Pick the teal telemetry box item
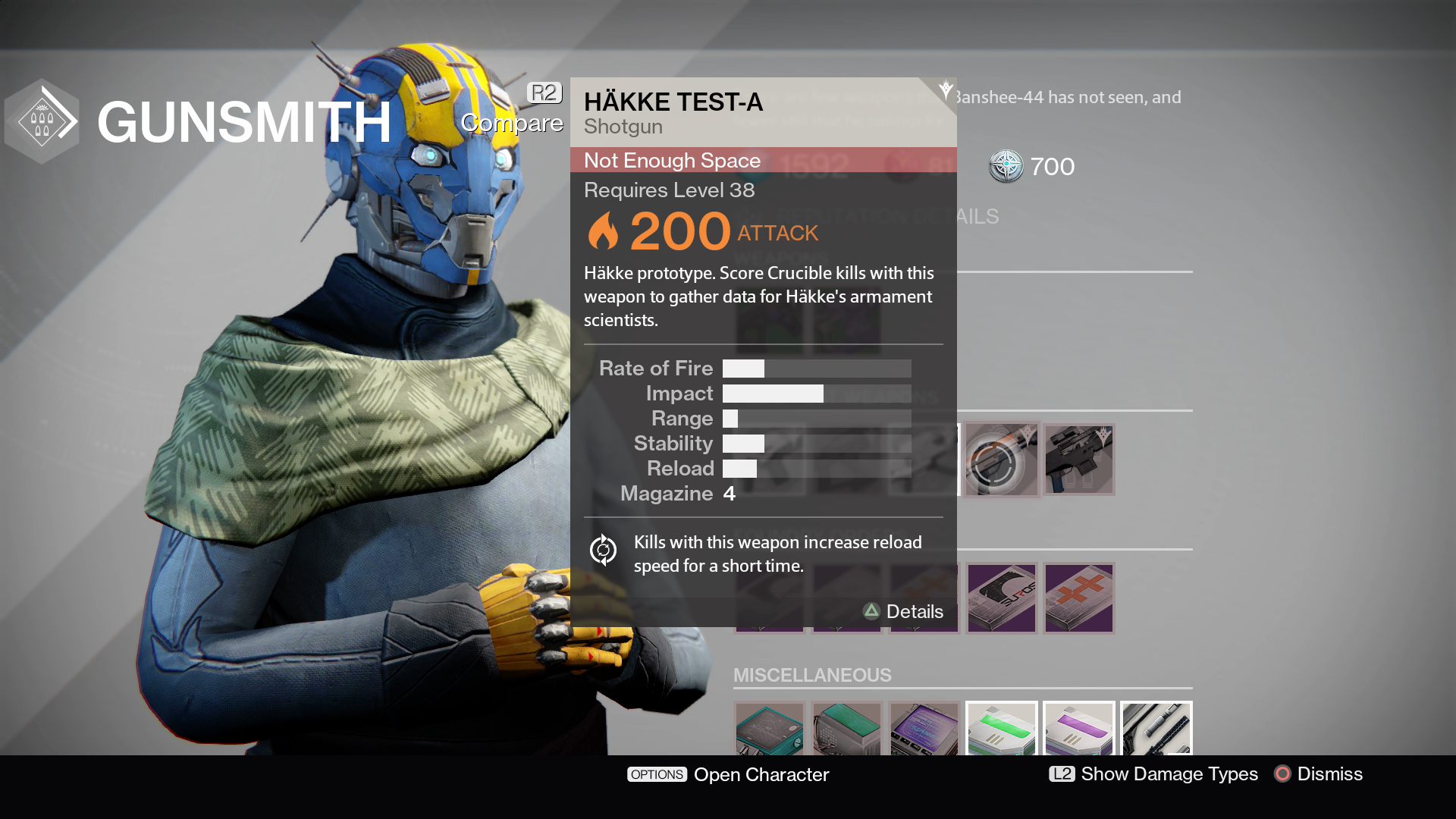The width and height of the screenshot is (1456, 819). coord(770,730)
